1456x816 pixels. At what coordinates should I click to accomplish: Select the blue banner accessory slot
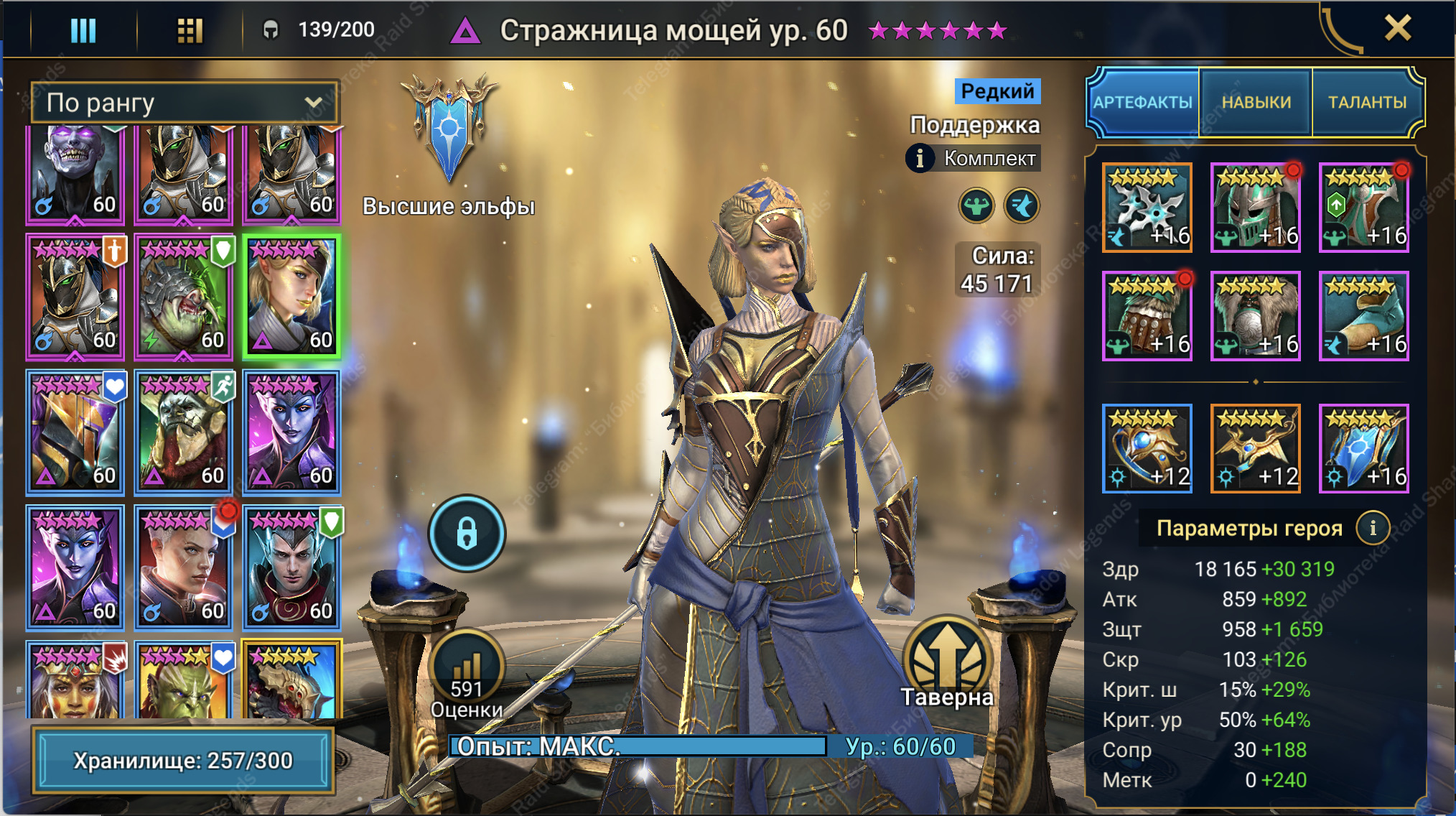click(1363, 448)
